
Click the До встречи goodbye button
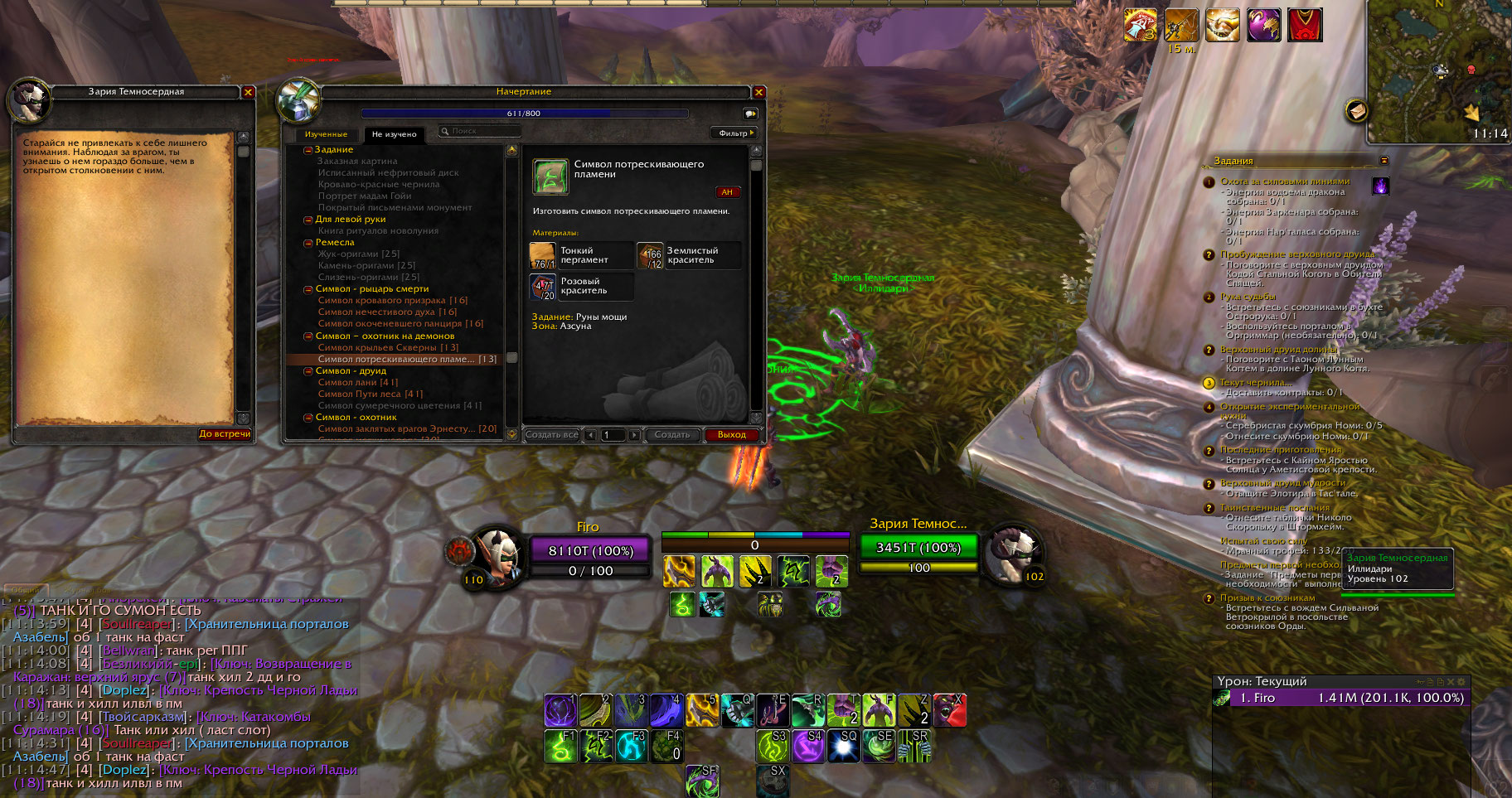point(225,433)
